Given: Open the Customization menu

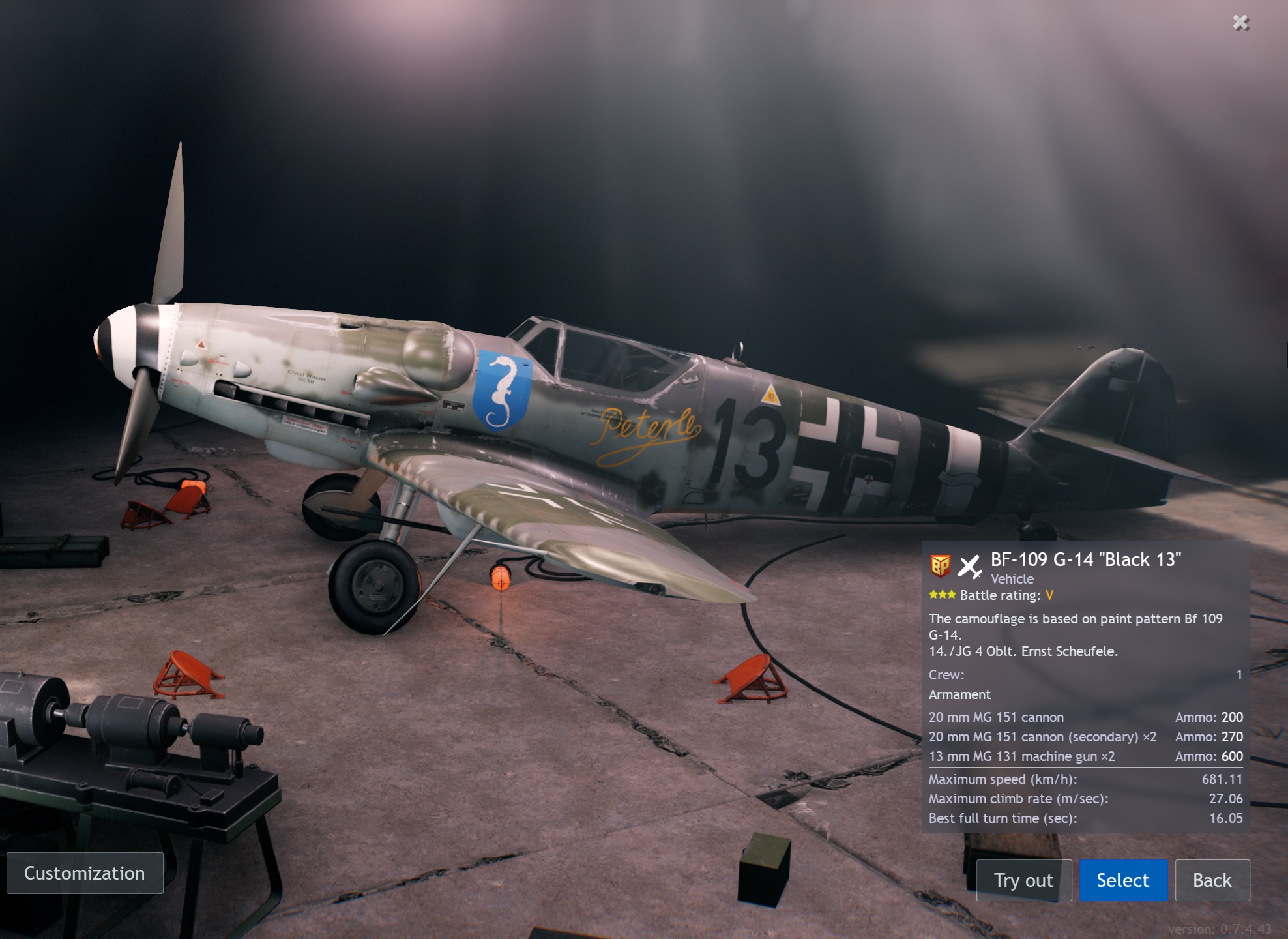Looking at the screenshot, I should 85,873.
